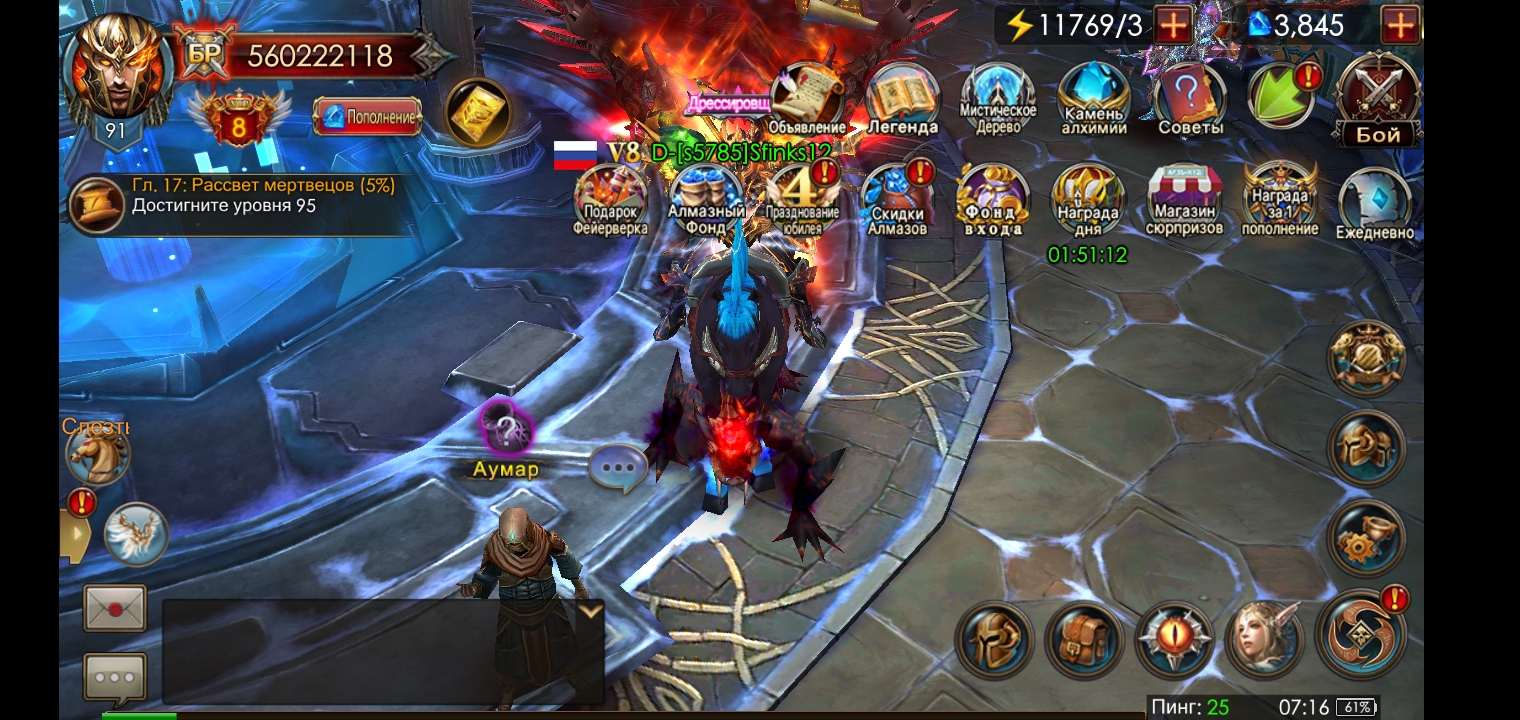The image size is (1520, 720).
Task: Expand the chat box arrow
Action: click(x=591, y=610)
